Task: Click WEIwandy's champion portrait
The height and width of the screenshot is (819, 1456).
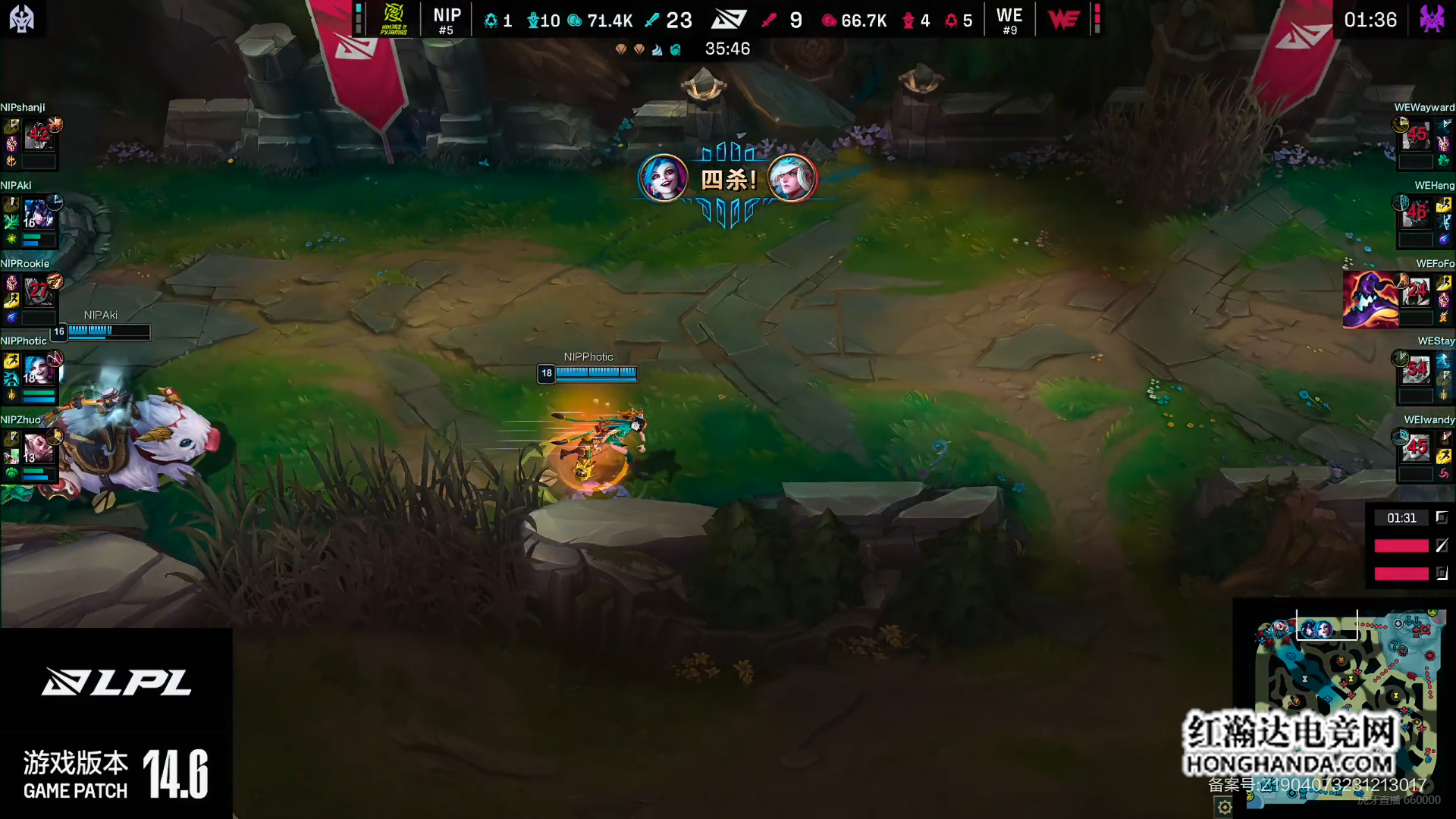Action: [x=1416, y=449]
